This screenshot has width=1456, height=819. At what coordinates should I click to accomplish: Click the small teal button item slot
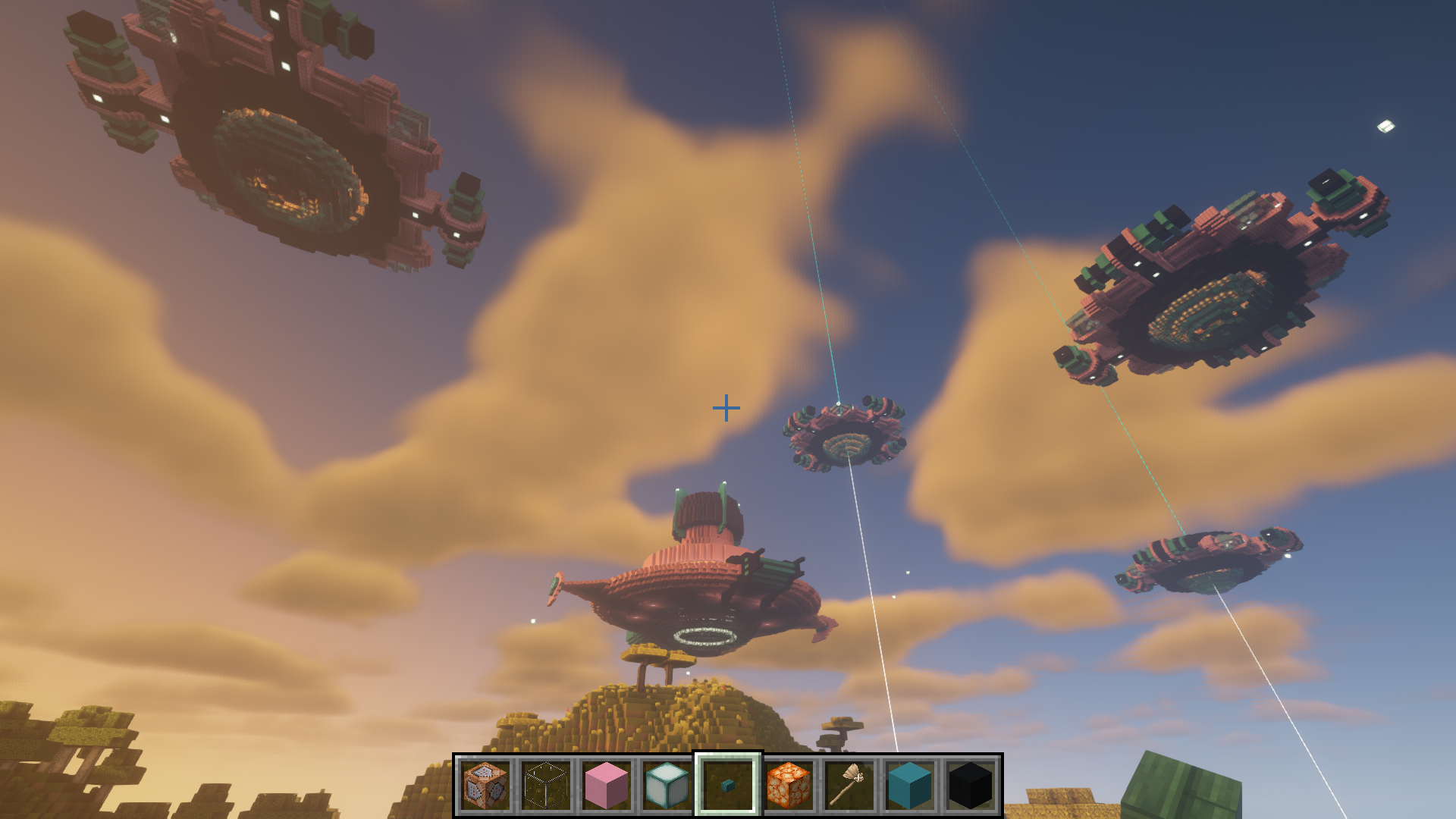728,786
